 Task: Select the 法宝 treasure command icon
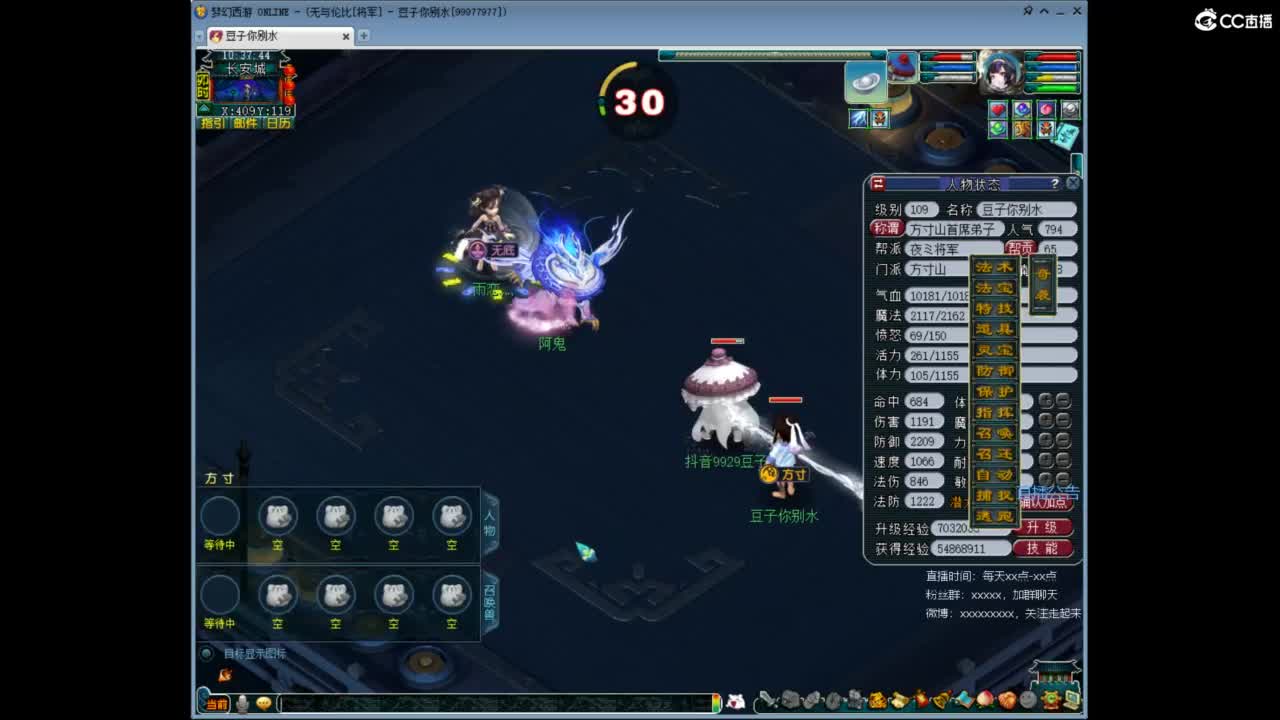[x=997, y=288]
